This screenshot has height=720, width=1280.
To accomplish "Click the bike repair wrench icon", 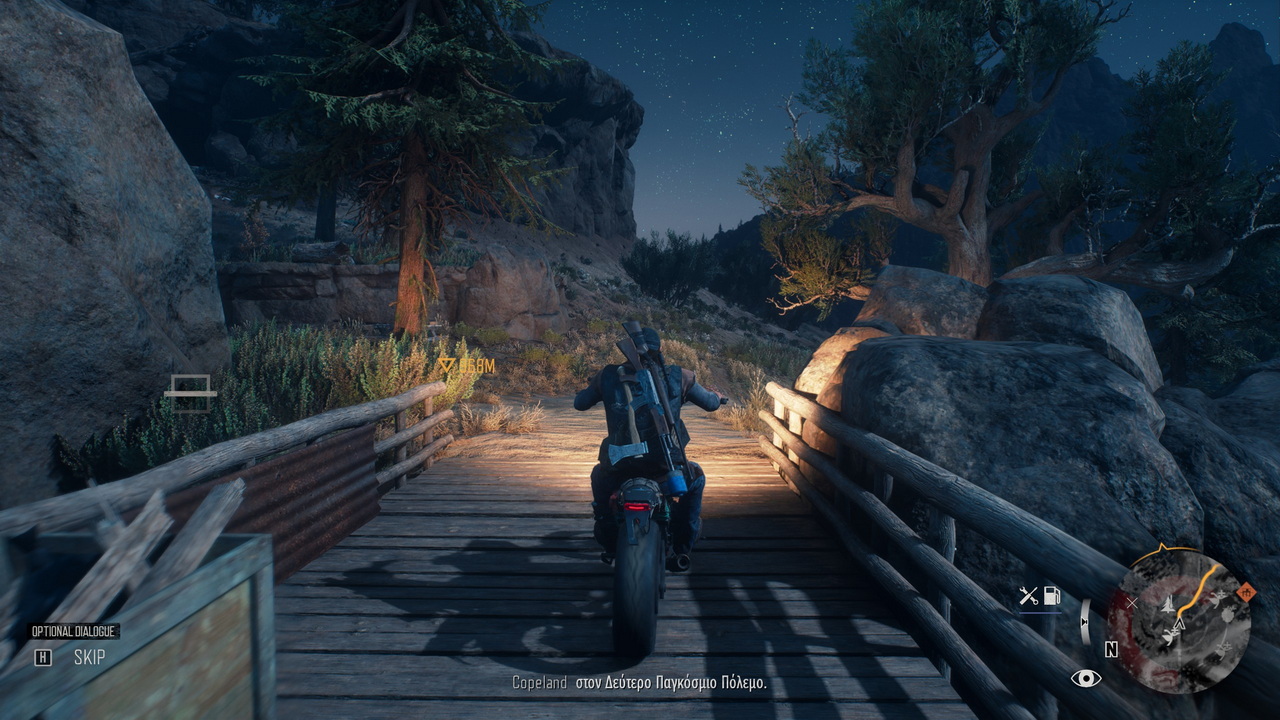I will click(x=1028, y=597).
